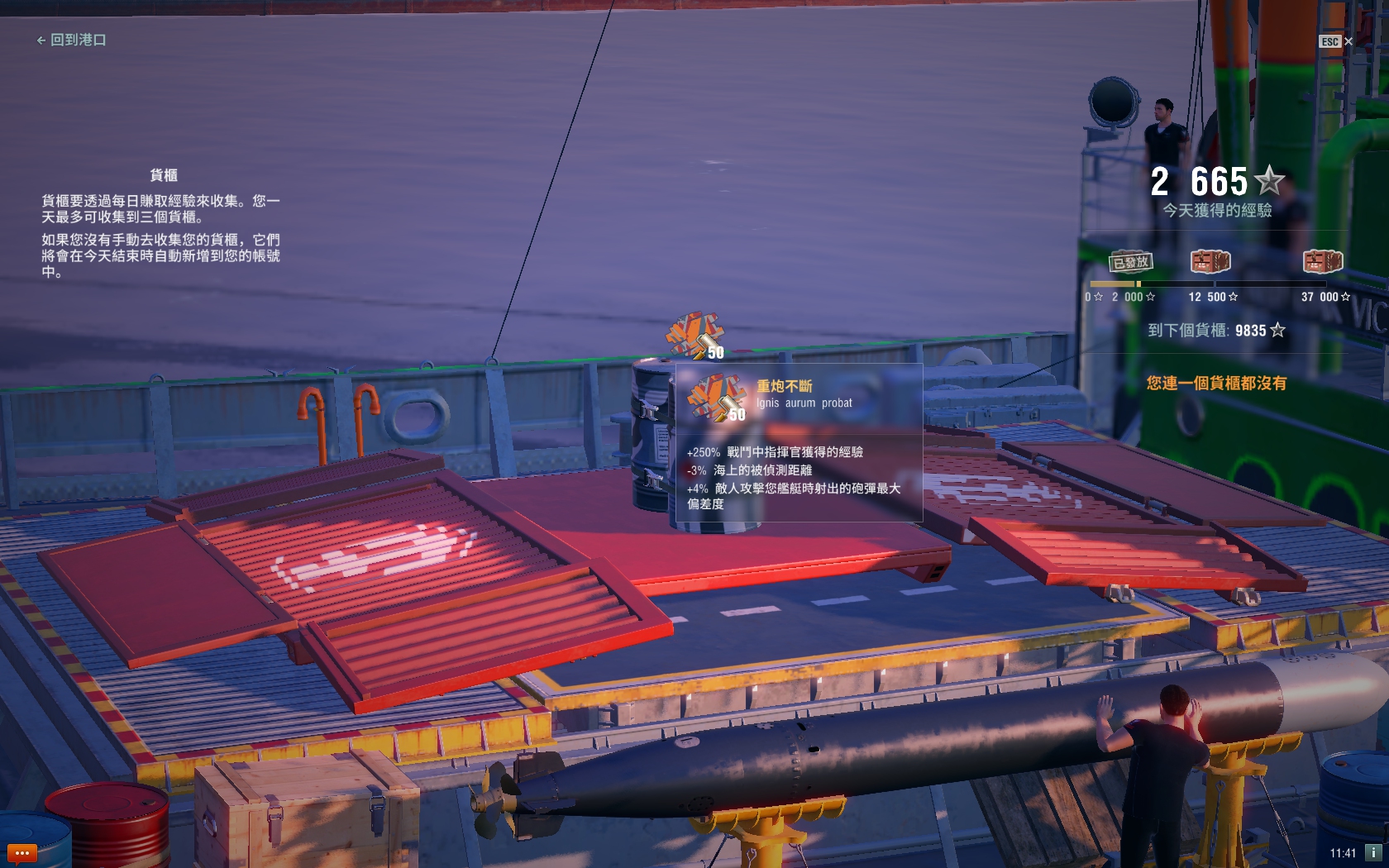Return to port via the back link

pyautogui.click(x=71, y=40)
